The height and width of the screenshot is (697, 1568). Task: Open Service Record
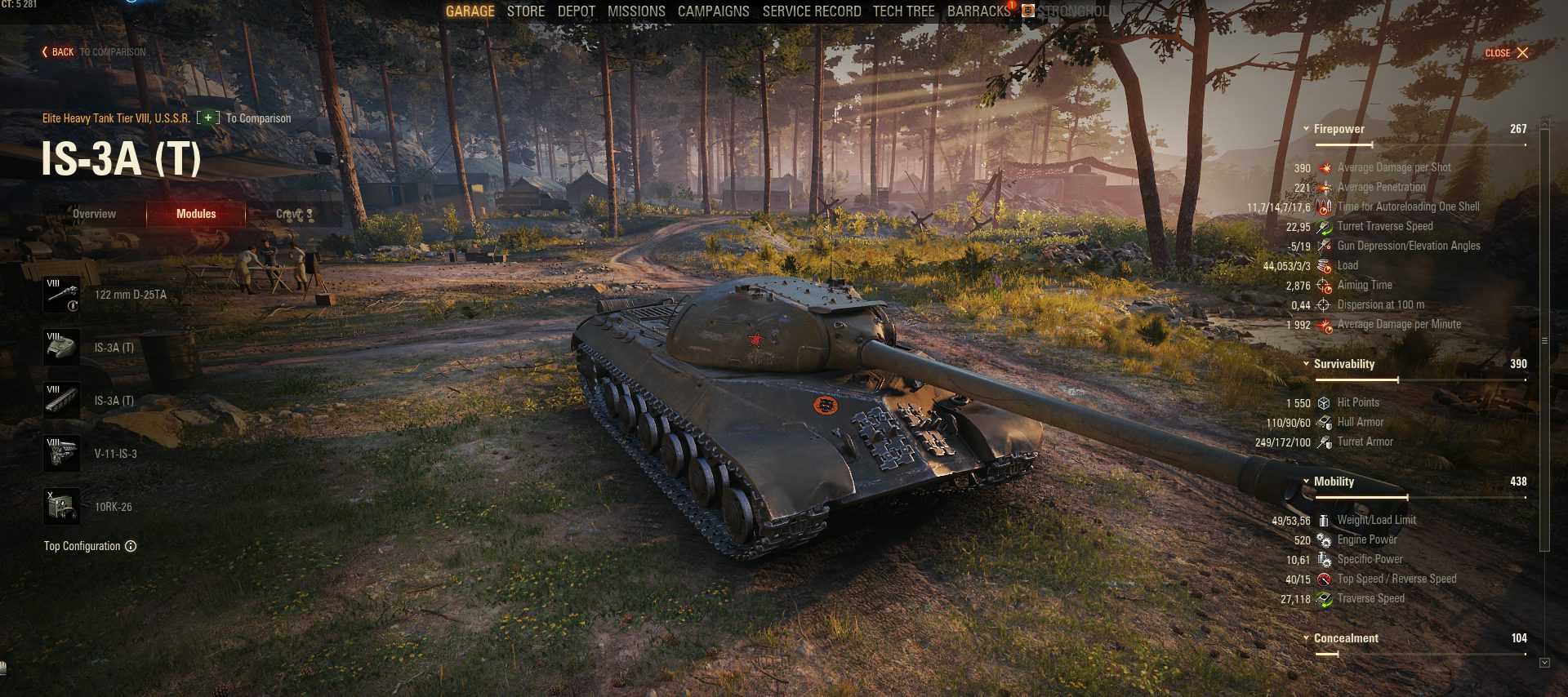point(811,11)
